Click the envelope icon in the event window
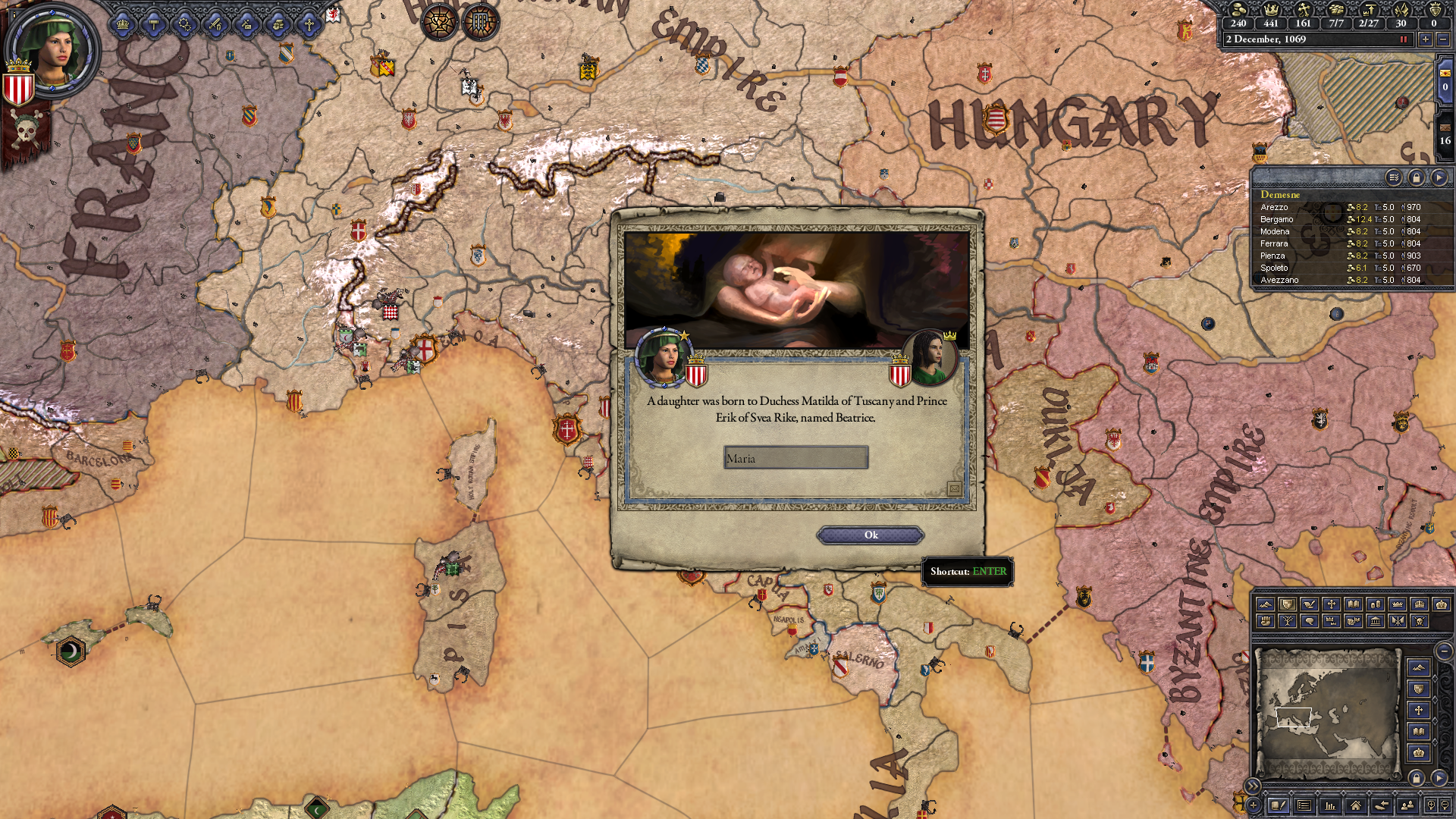 [955, 489]
